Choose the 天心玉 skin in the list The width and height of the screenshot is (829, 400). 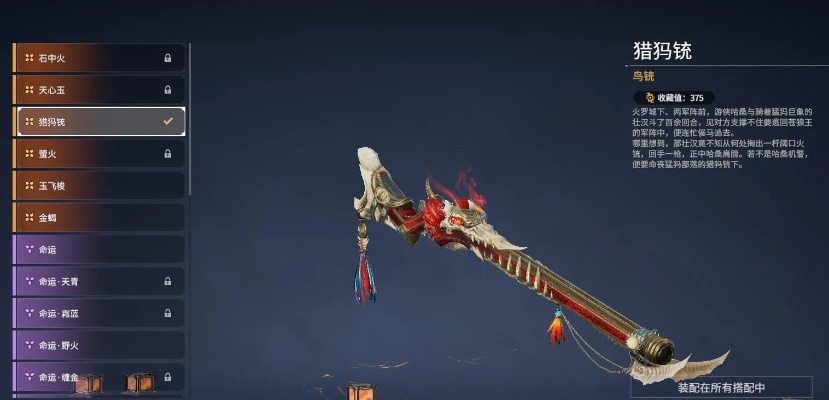pos(98,90)
